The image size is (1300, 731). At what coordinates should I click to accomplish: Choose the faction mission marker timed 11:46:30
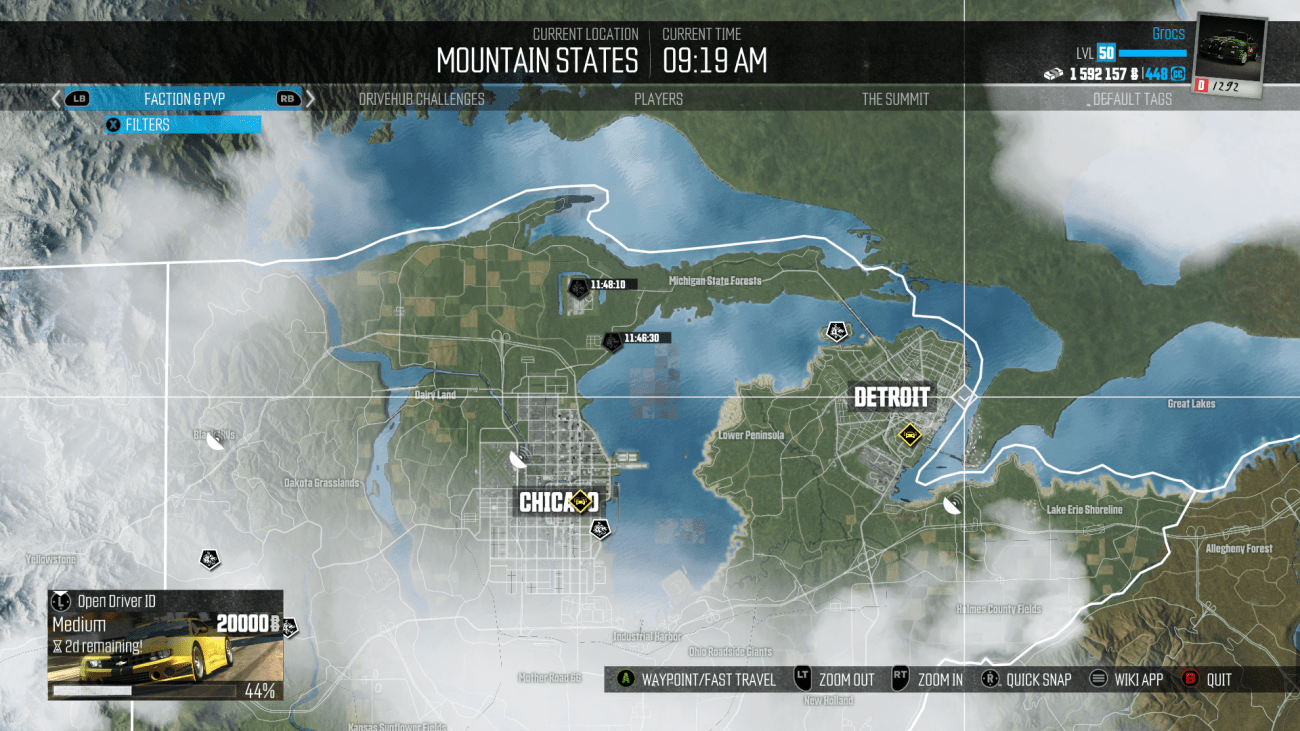click(610, 343)
